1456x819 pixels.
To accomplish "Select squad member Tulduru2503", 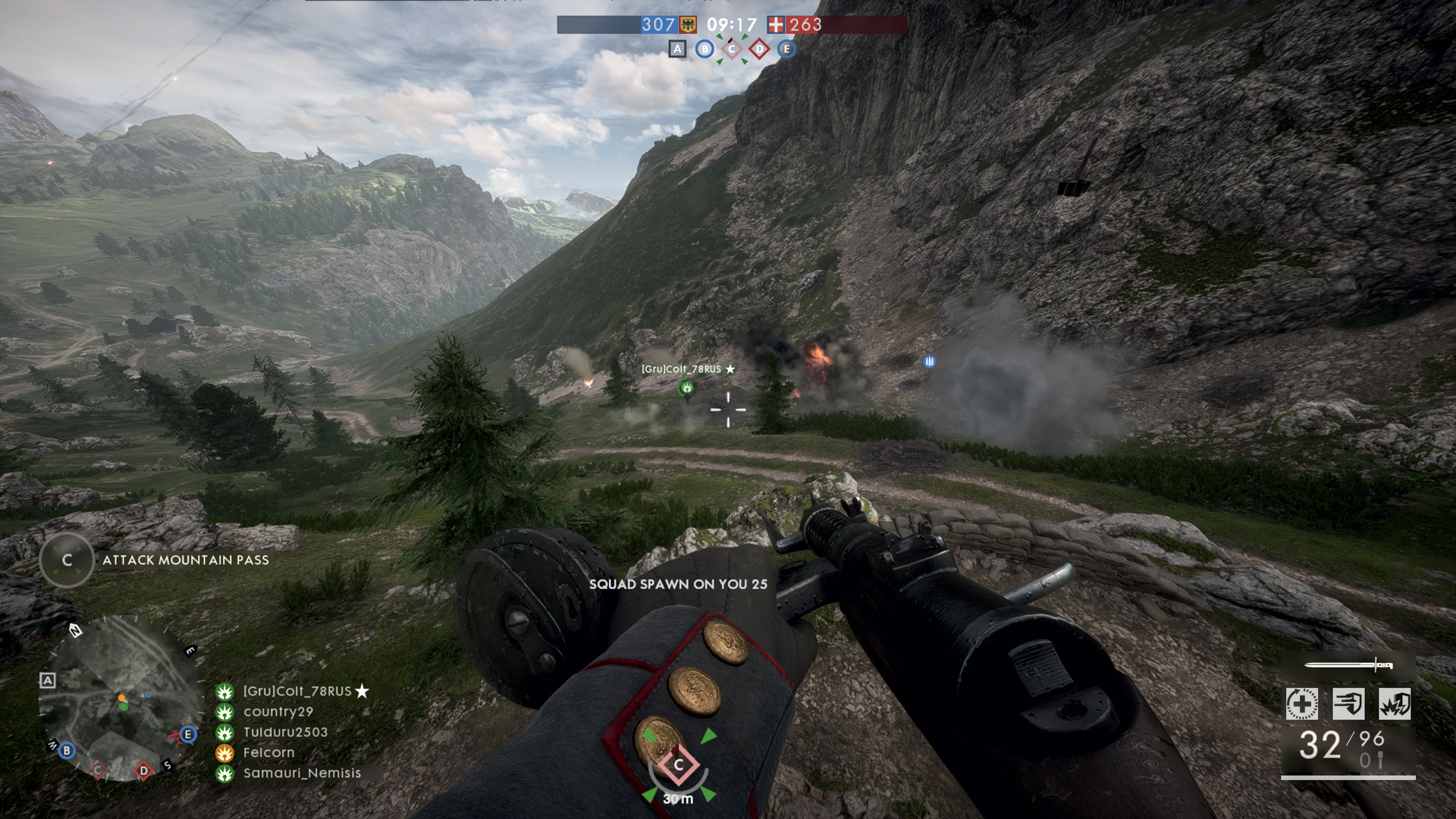I will (285, 732).
